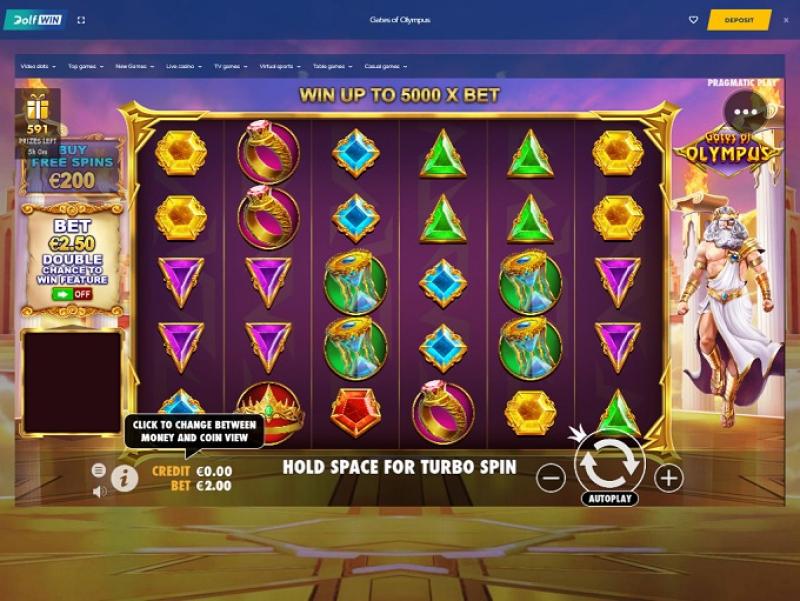Open the Autoplay options
This screenshot has height=601, width=800.
pos(609,498)
